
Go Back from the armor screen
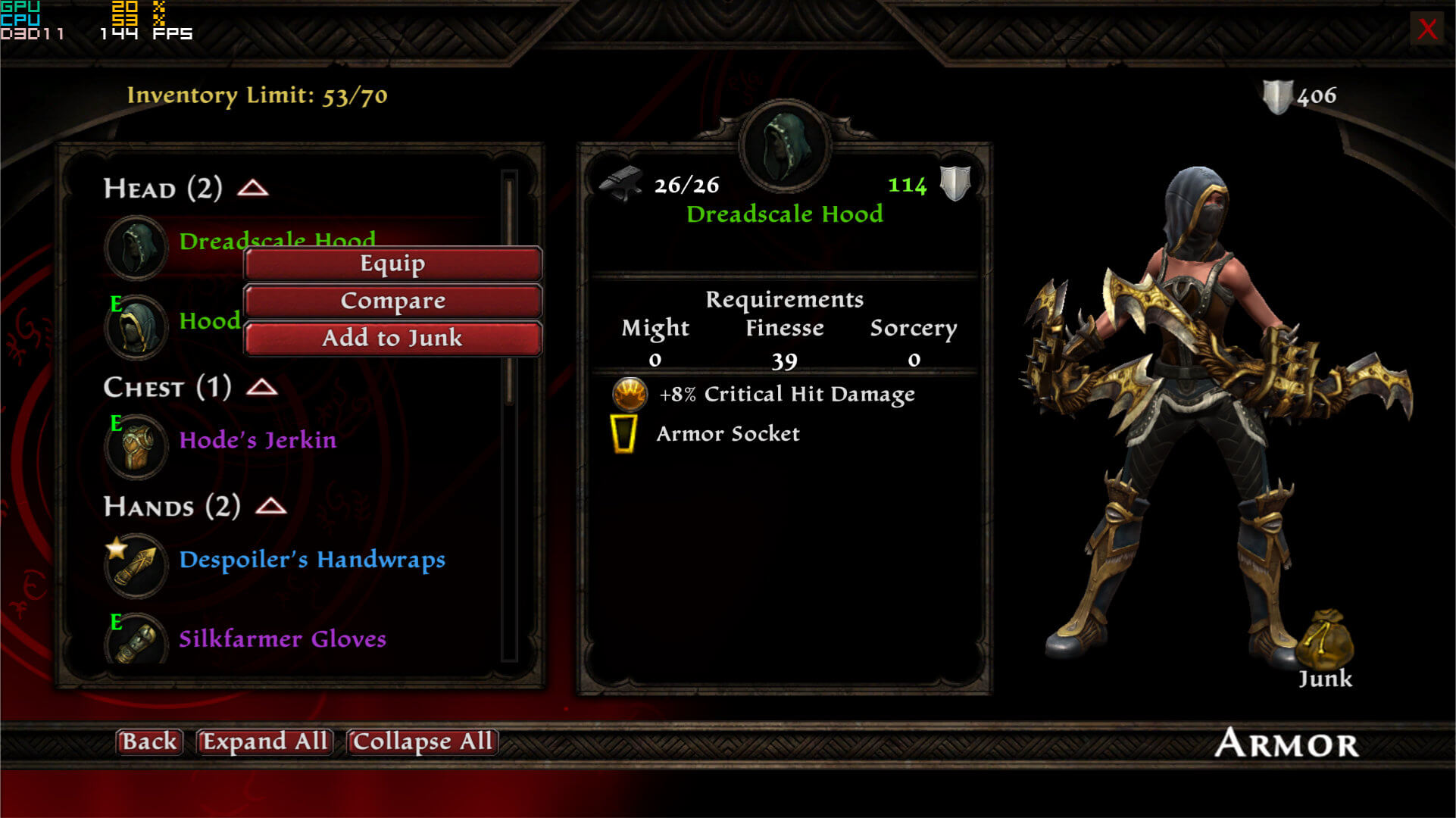pos(149,741)
